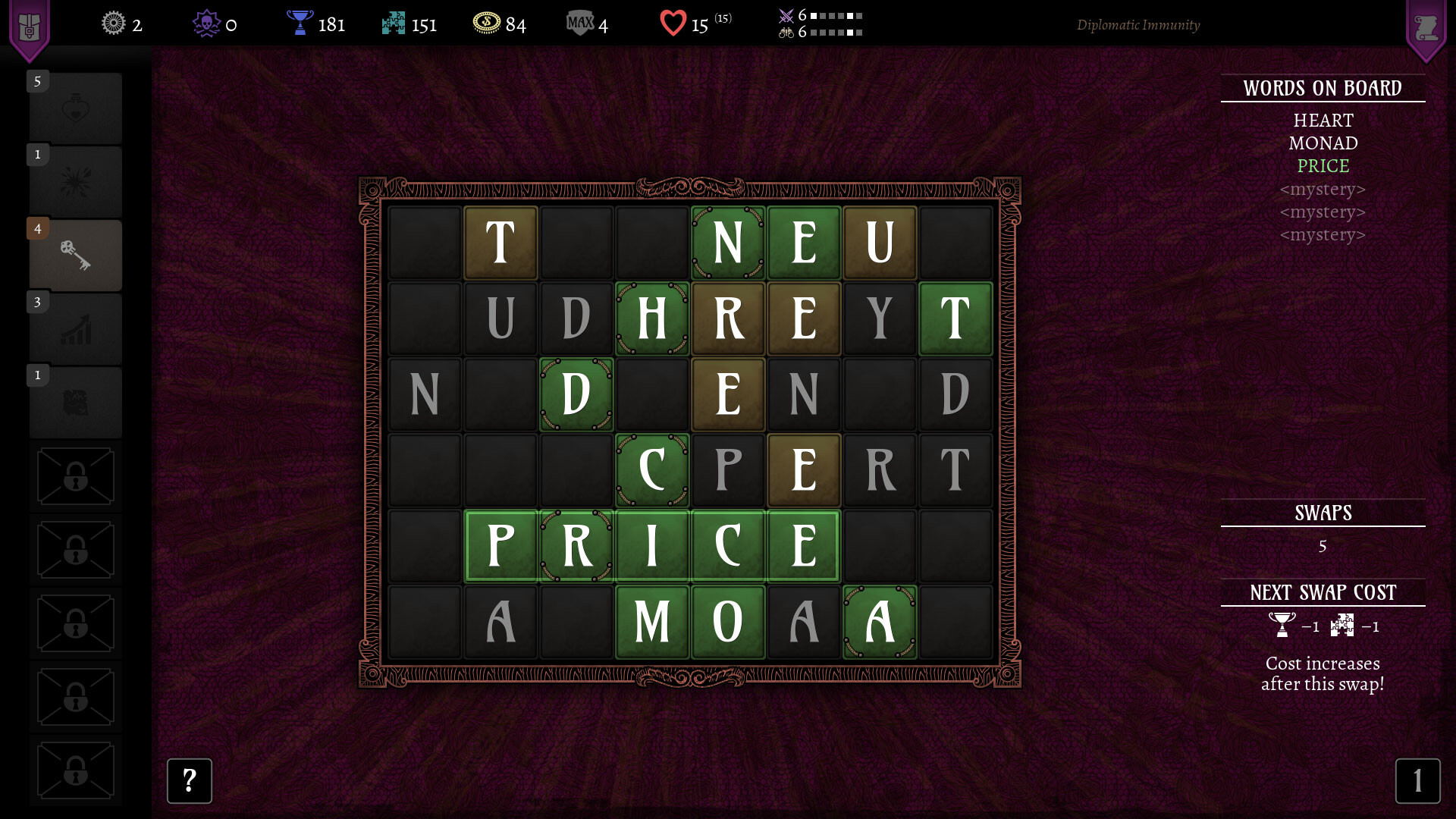1456x819 pixels.
Task: Select the rising graph upgrade item
Action: [75, 328]
